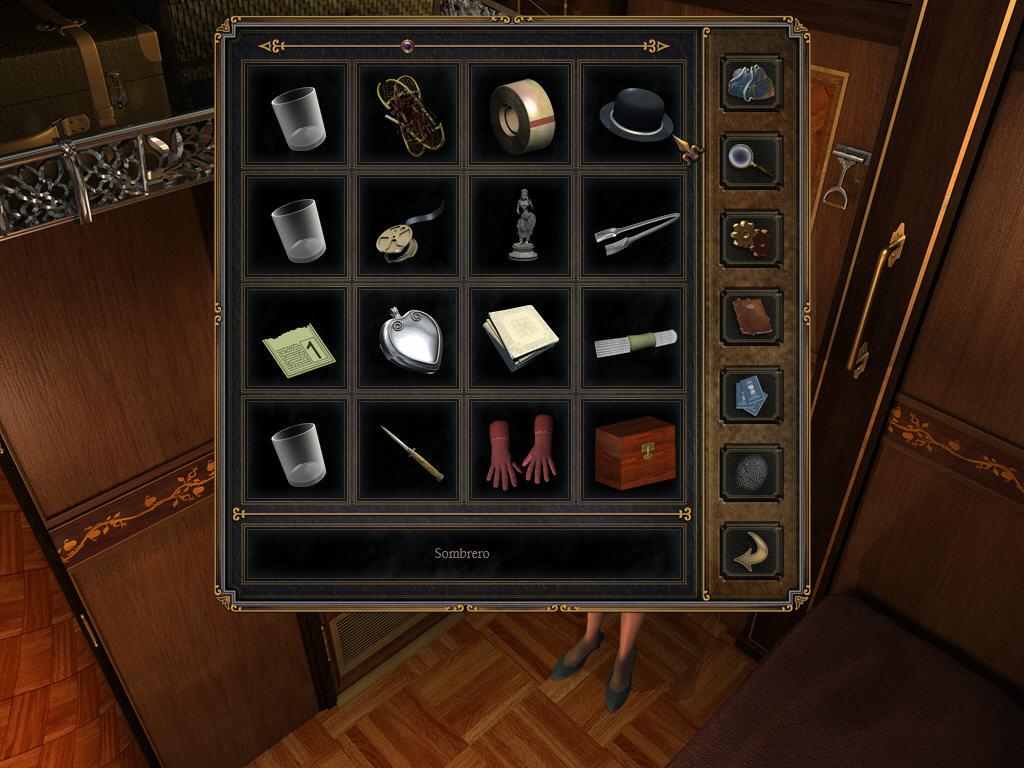The width and height of the screenshot is (1024, 768).
Task: Select the folded stack of papers
Action: point(521,339)
